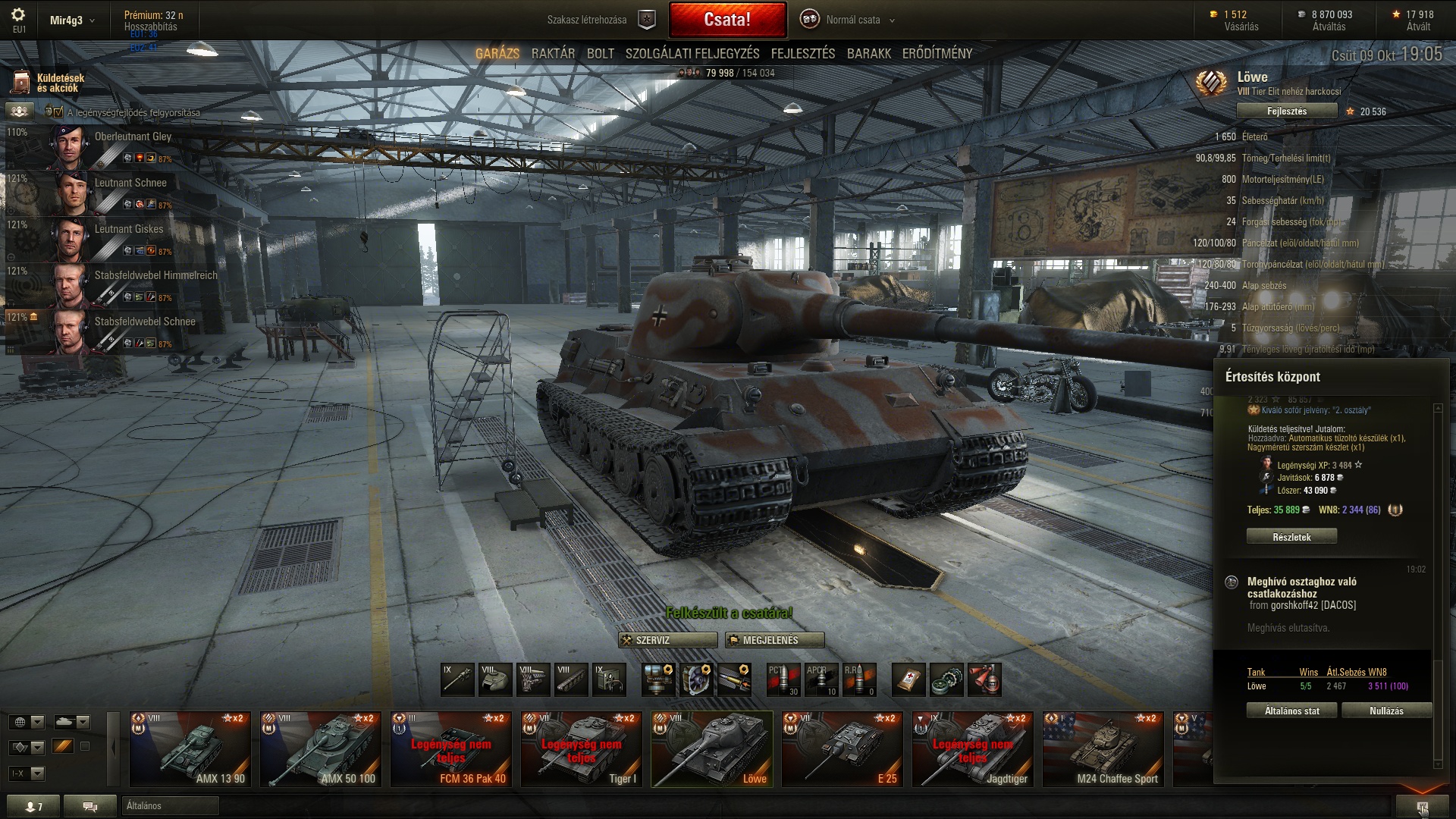Show Részletek of the battle result

pos(1291,537)
